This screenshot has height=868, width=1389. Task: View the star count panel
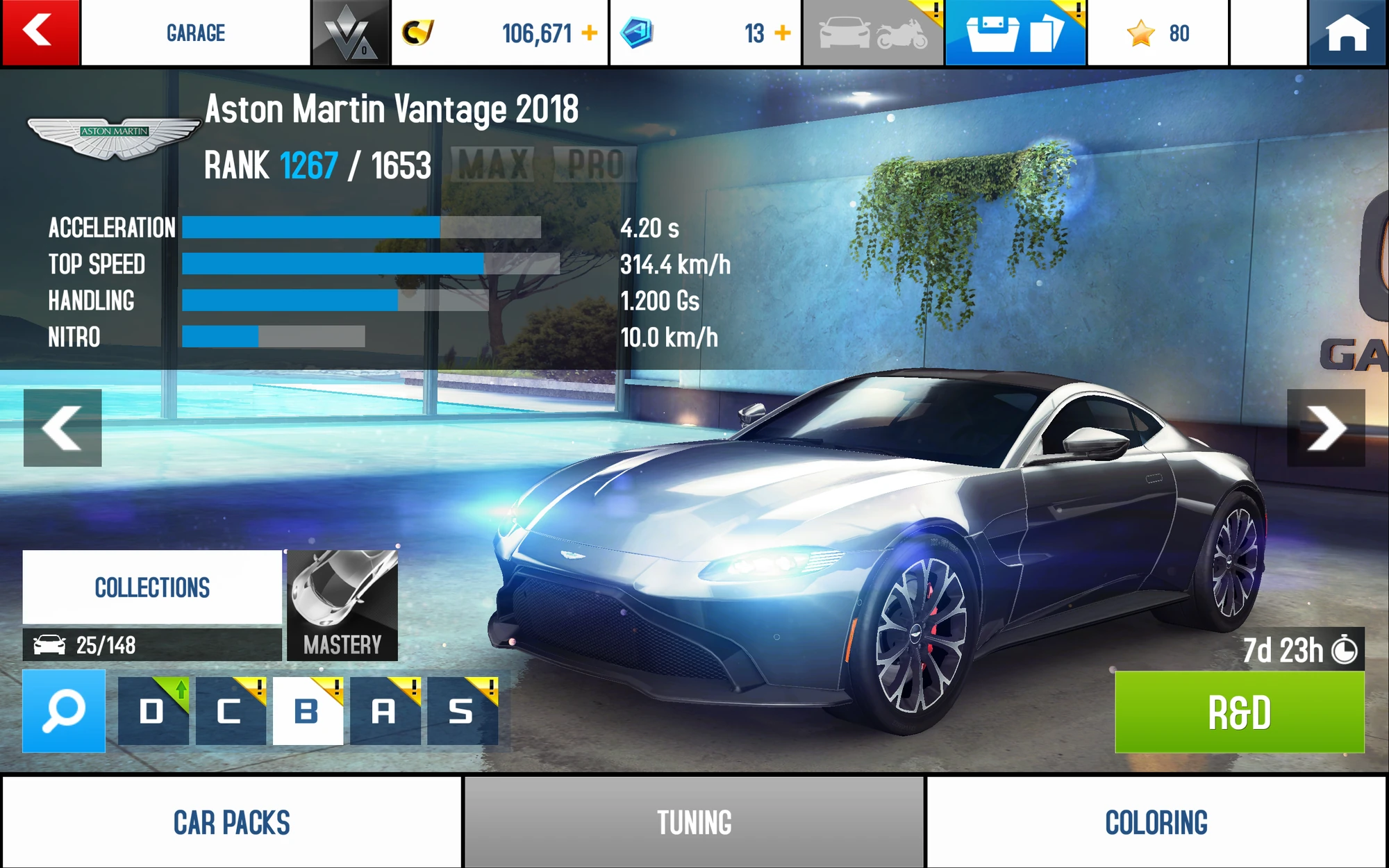pos(1158,33)
